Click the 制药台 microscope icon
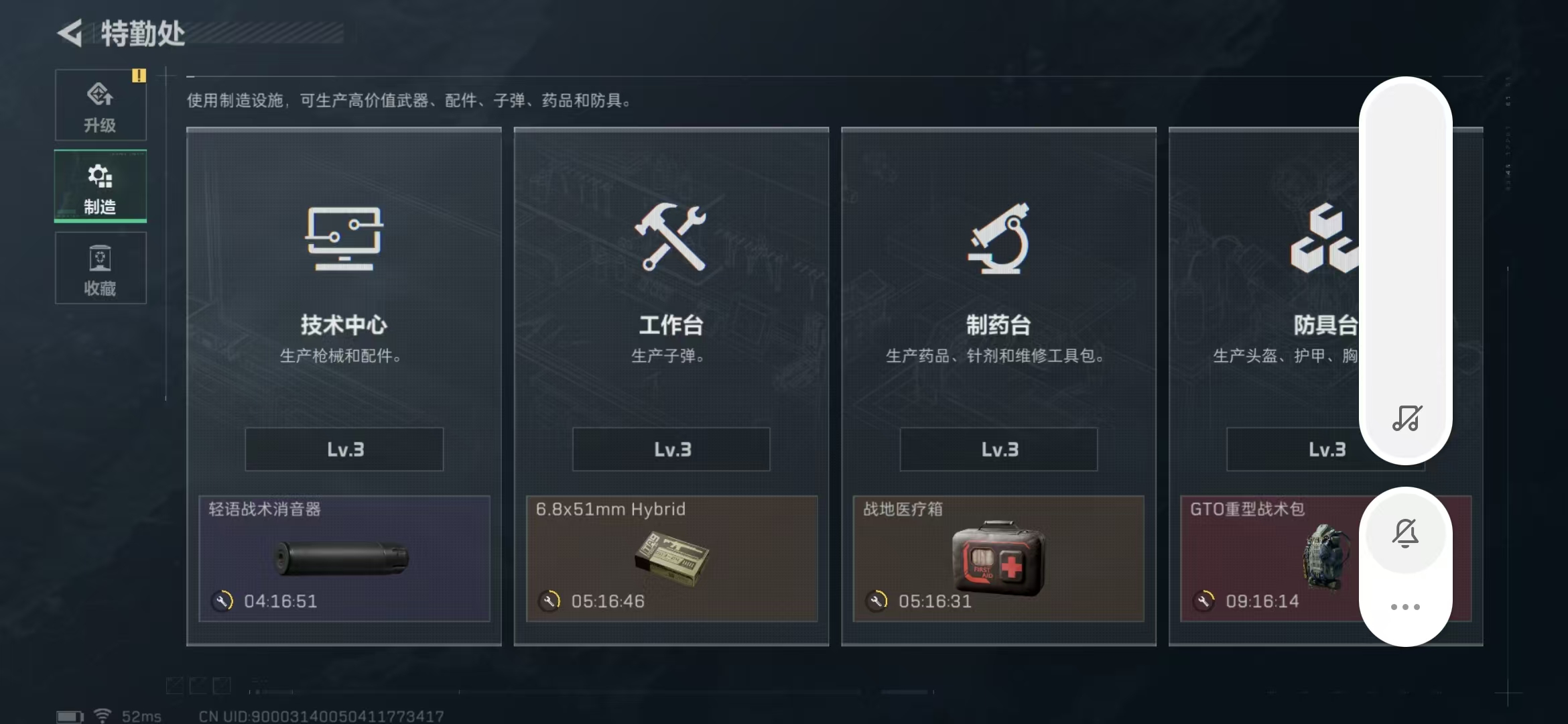This screenshot has width=1568, height=724. pyautogui.click(x=997, y=241)
